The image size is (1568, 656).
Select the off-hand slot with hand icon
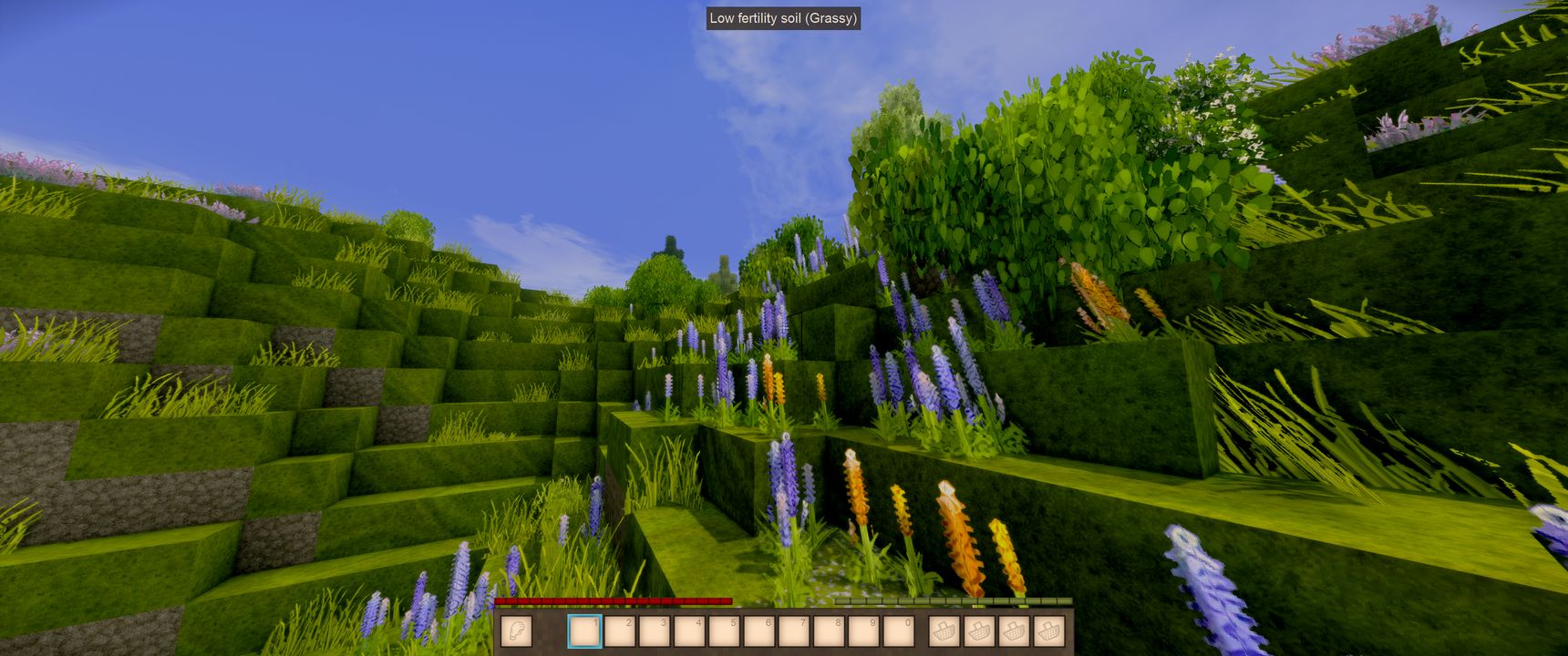point(517,630)
